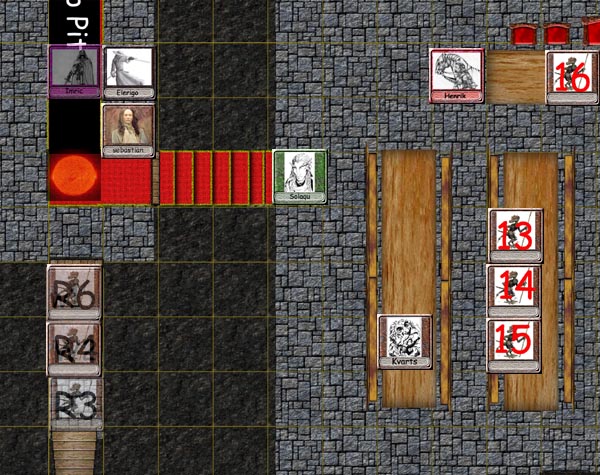Click the token marked R4
The height and width of the screenshot is (475, 600).
click(74, 348)
